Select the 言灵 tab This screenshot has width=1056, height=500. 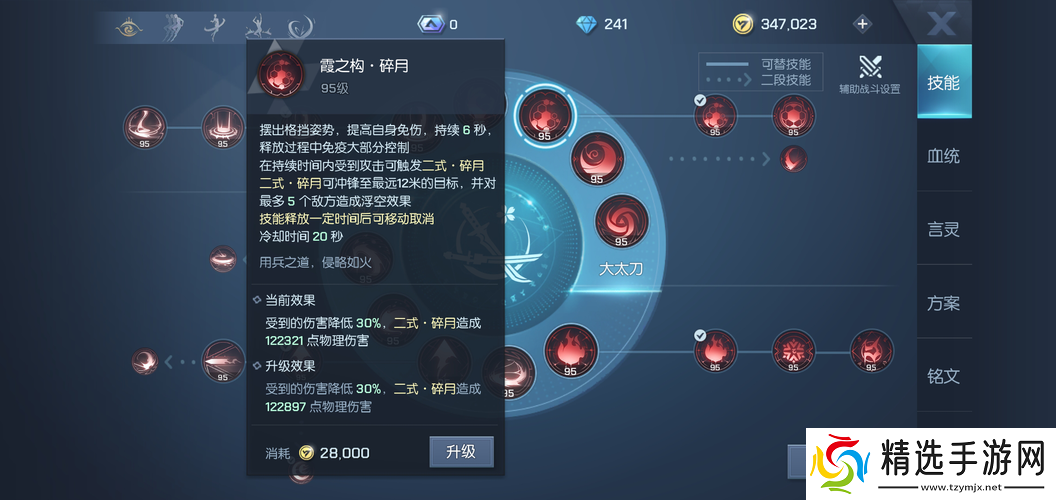tap(942, 229)
